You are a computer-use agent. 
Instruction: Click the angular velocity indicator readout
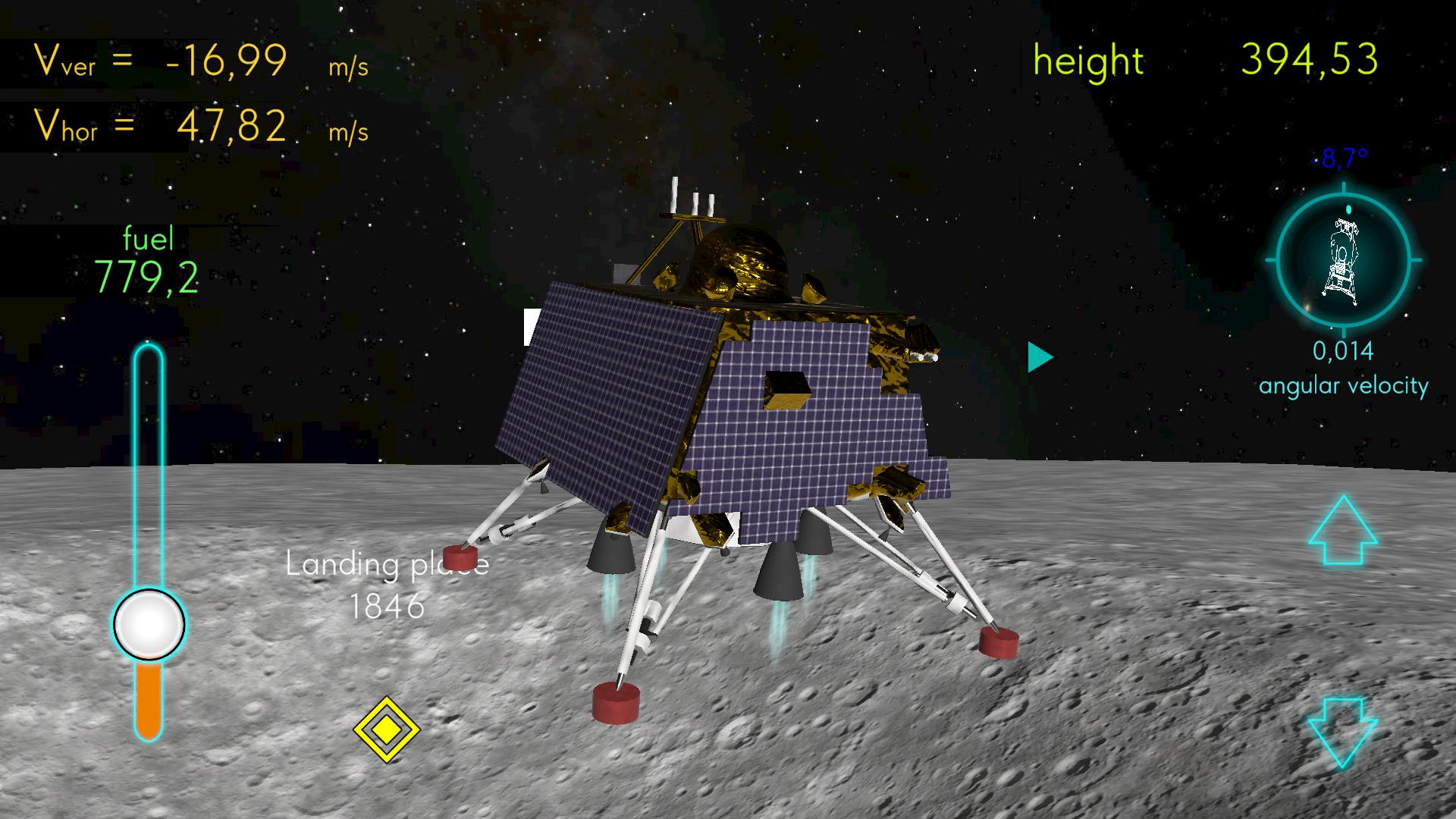pyautogui.click(x=1343, y=351)
